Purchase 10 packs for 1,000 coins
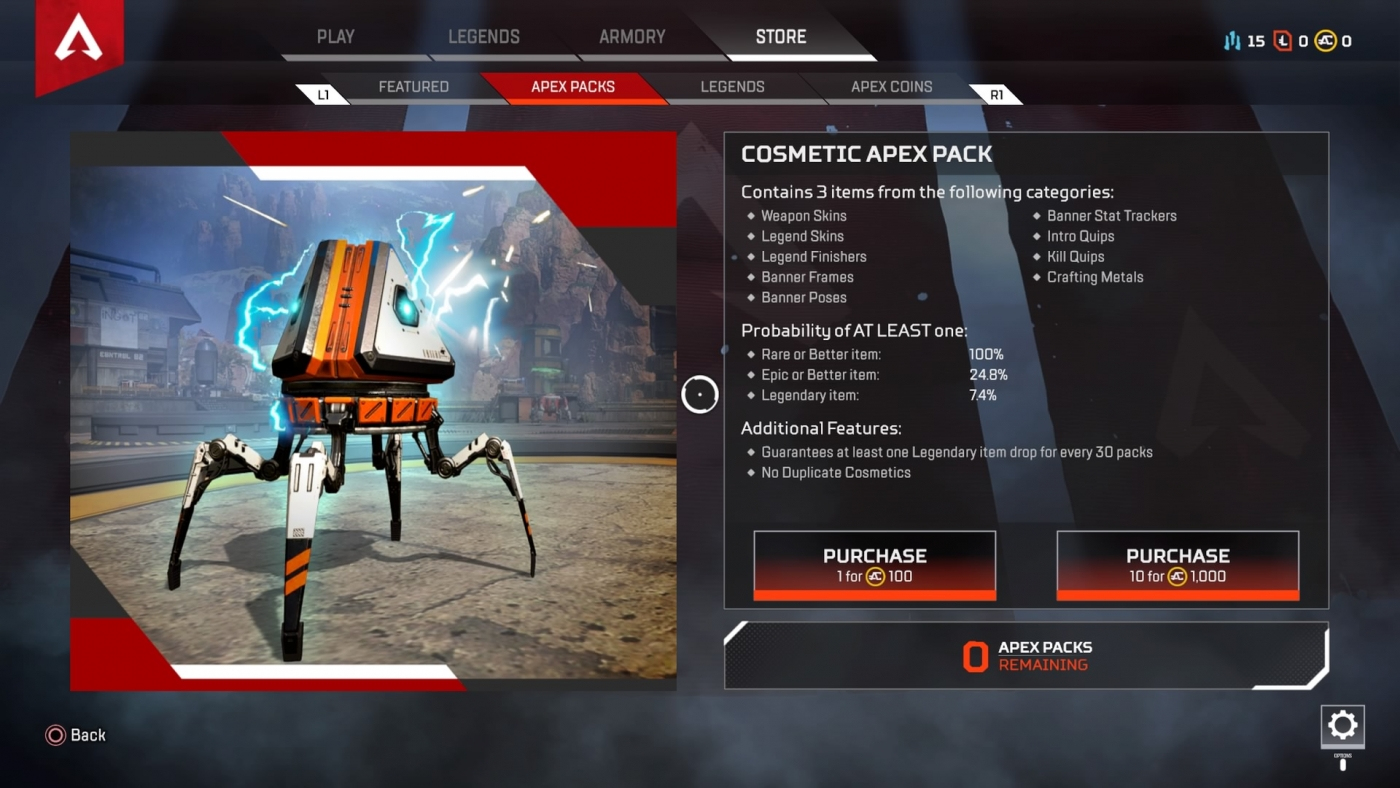 tap(1177, 563)
